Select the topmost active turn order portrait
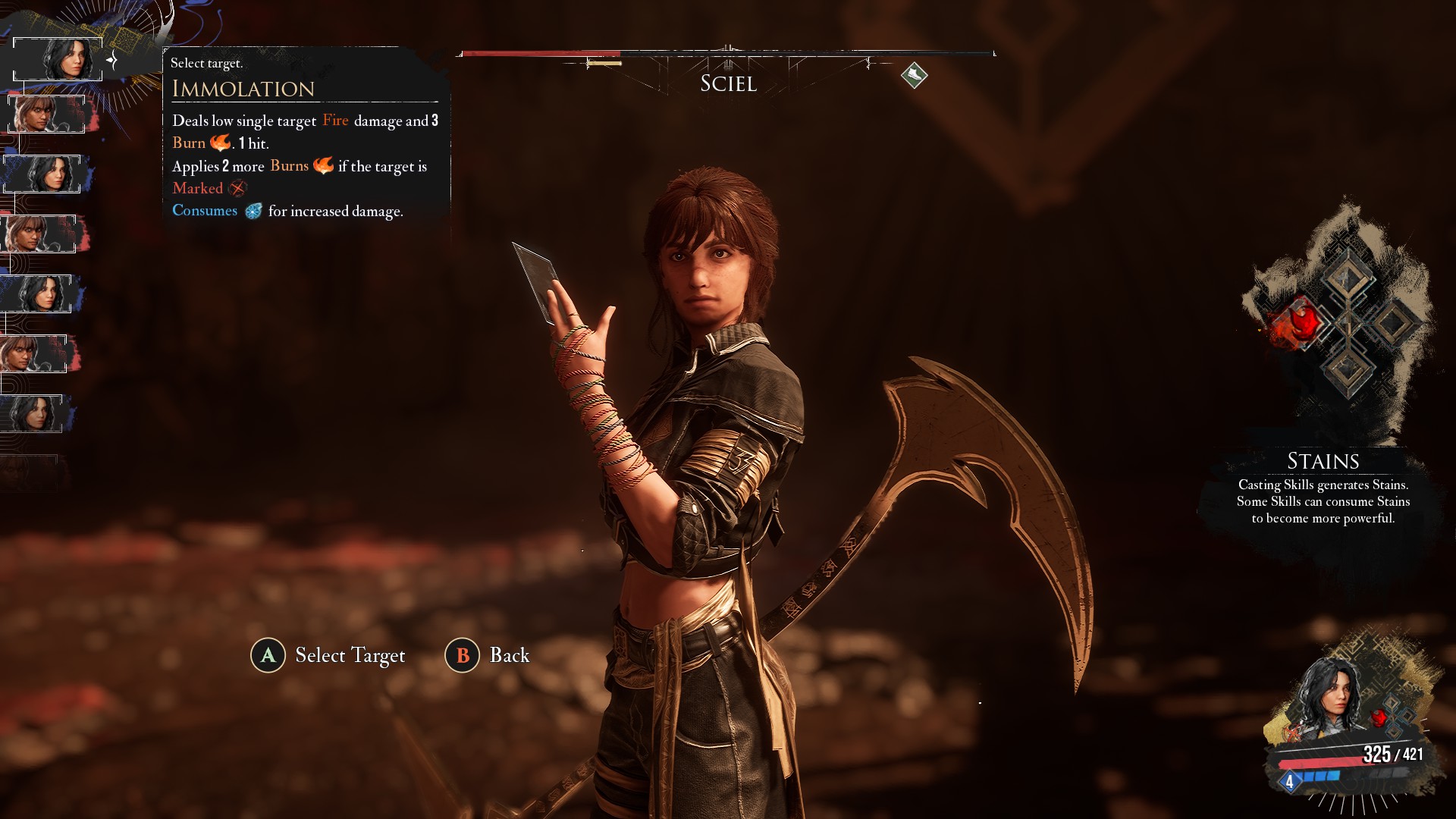The height and width of the screenshot is (819, 1456). 58,58
